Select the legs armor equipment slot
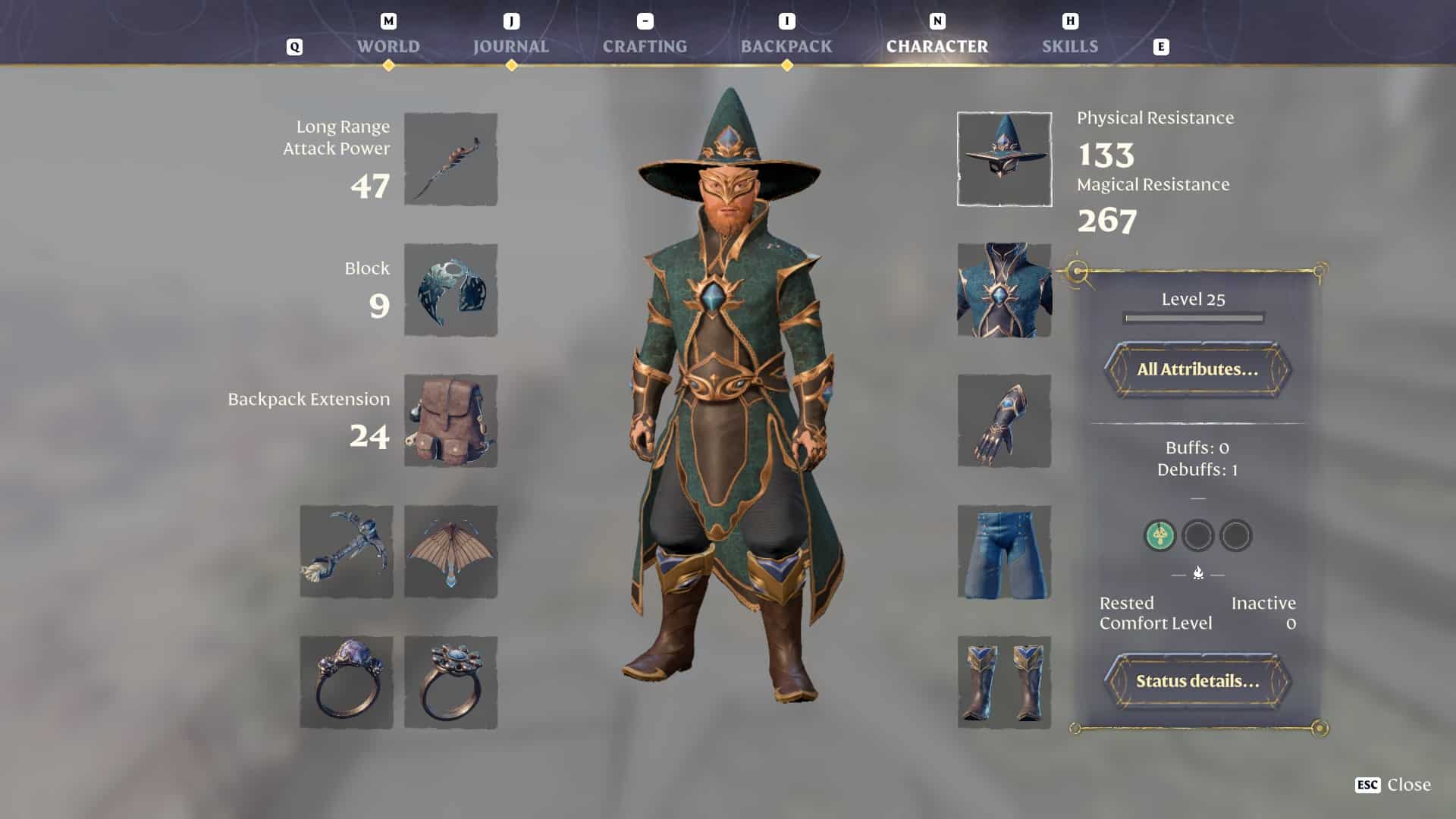Viewport: 1456px width, 819px height. pyautogui.click(x=1003, y=551)
